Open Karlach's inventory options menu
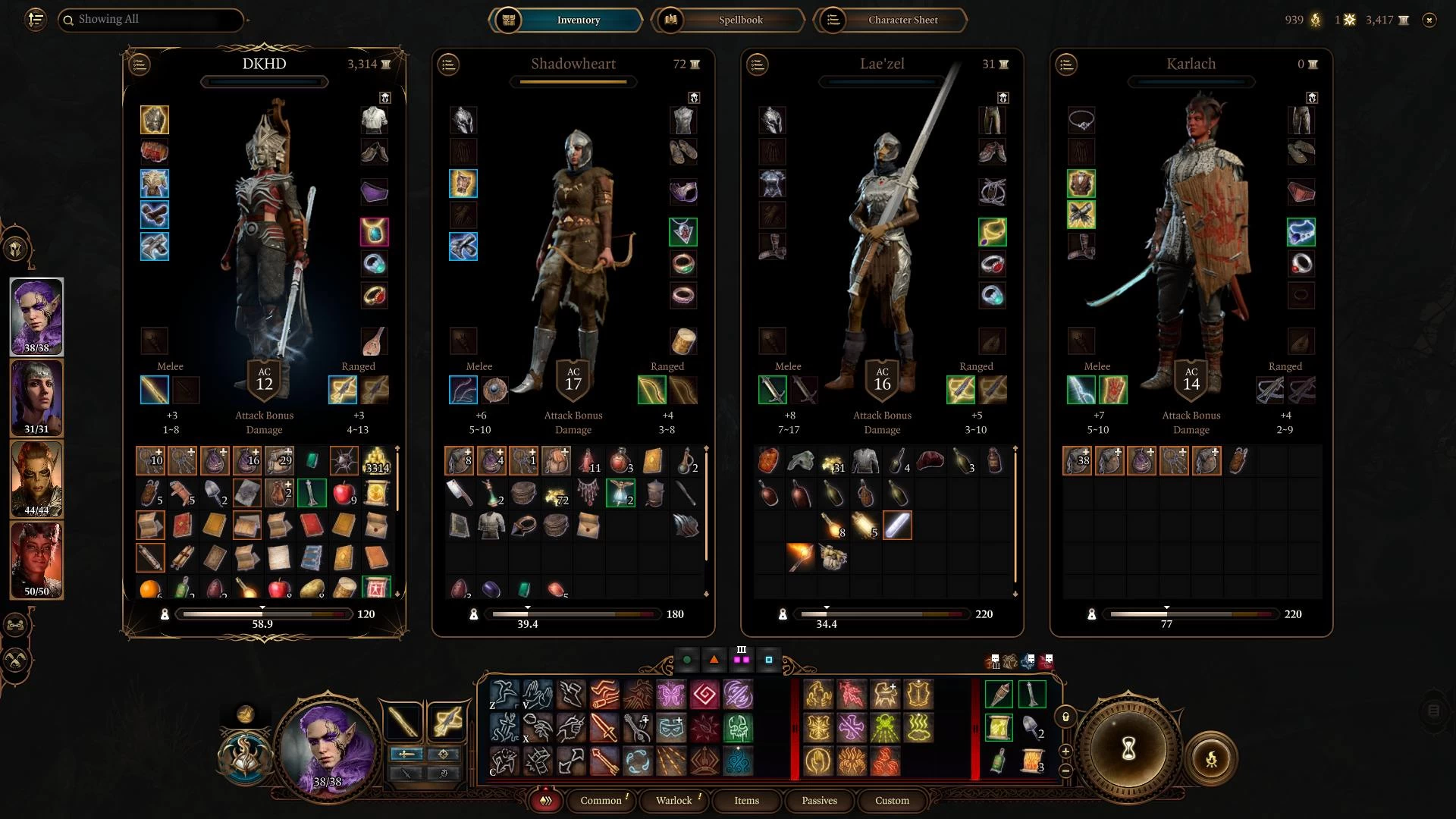The width and height of the screenshot is (1456, 819). click(1066, 64)
